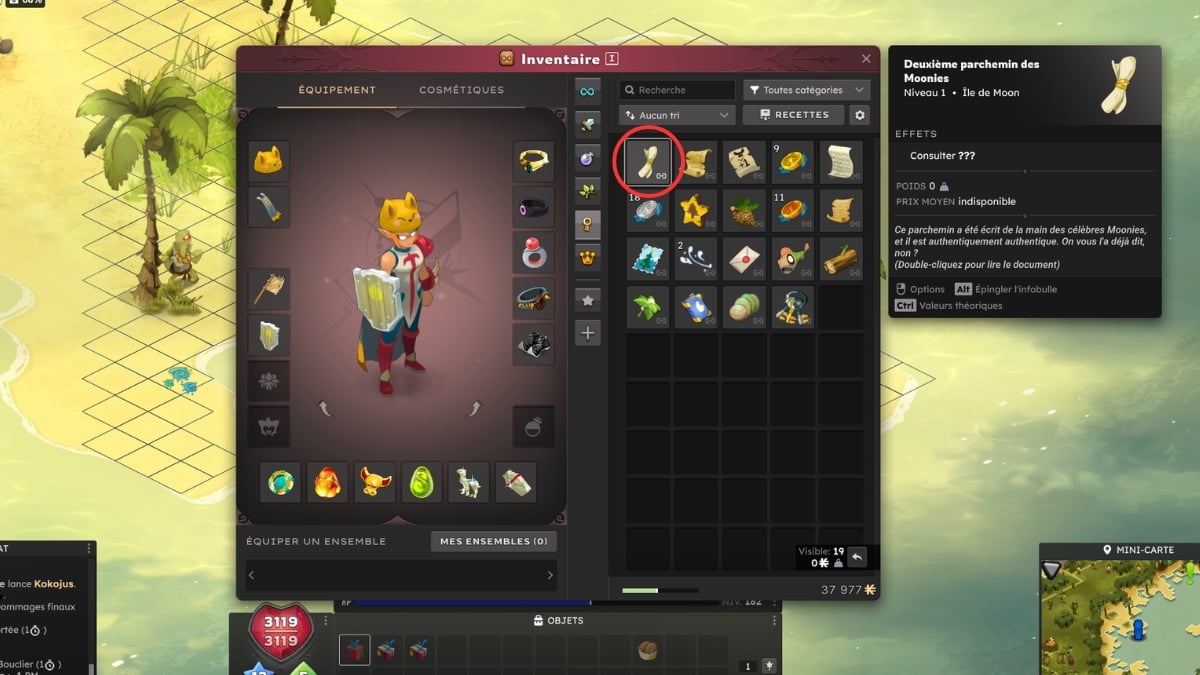Select the golden star item slot
Screen dimensions: 1200x675
click(x=697, y=209)
